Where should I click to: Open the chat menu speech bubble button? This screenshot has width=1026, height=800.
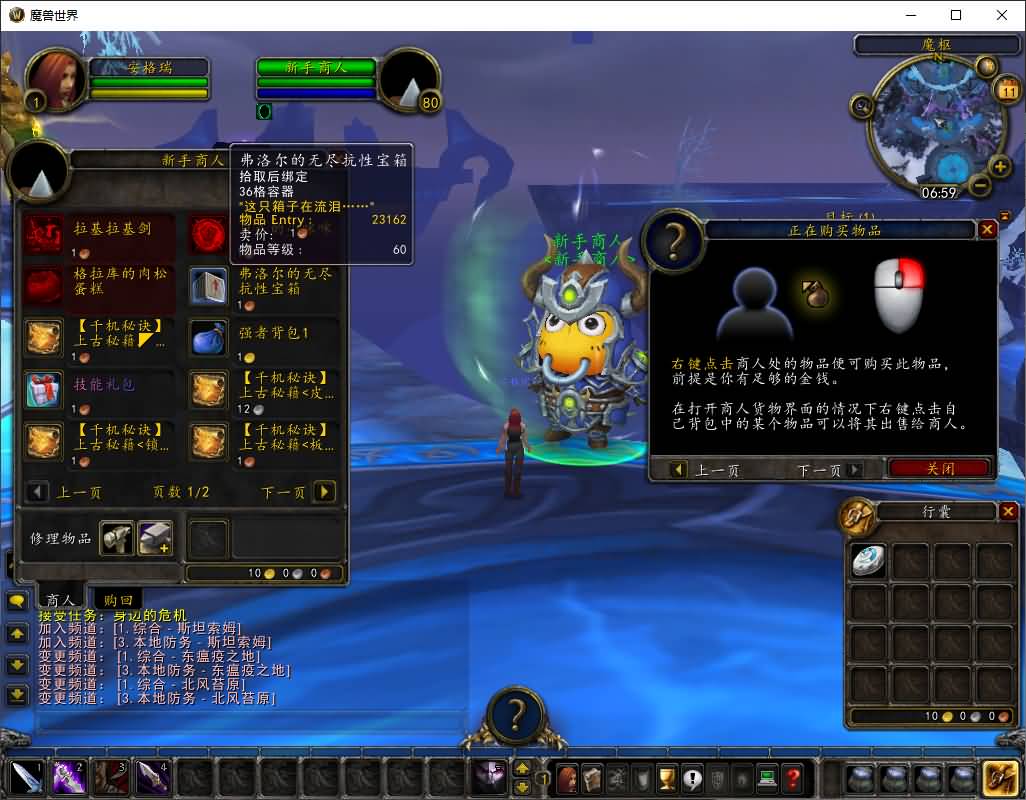point(17,601)
